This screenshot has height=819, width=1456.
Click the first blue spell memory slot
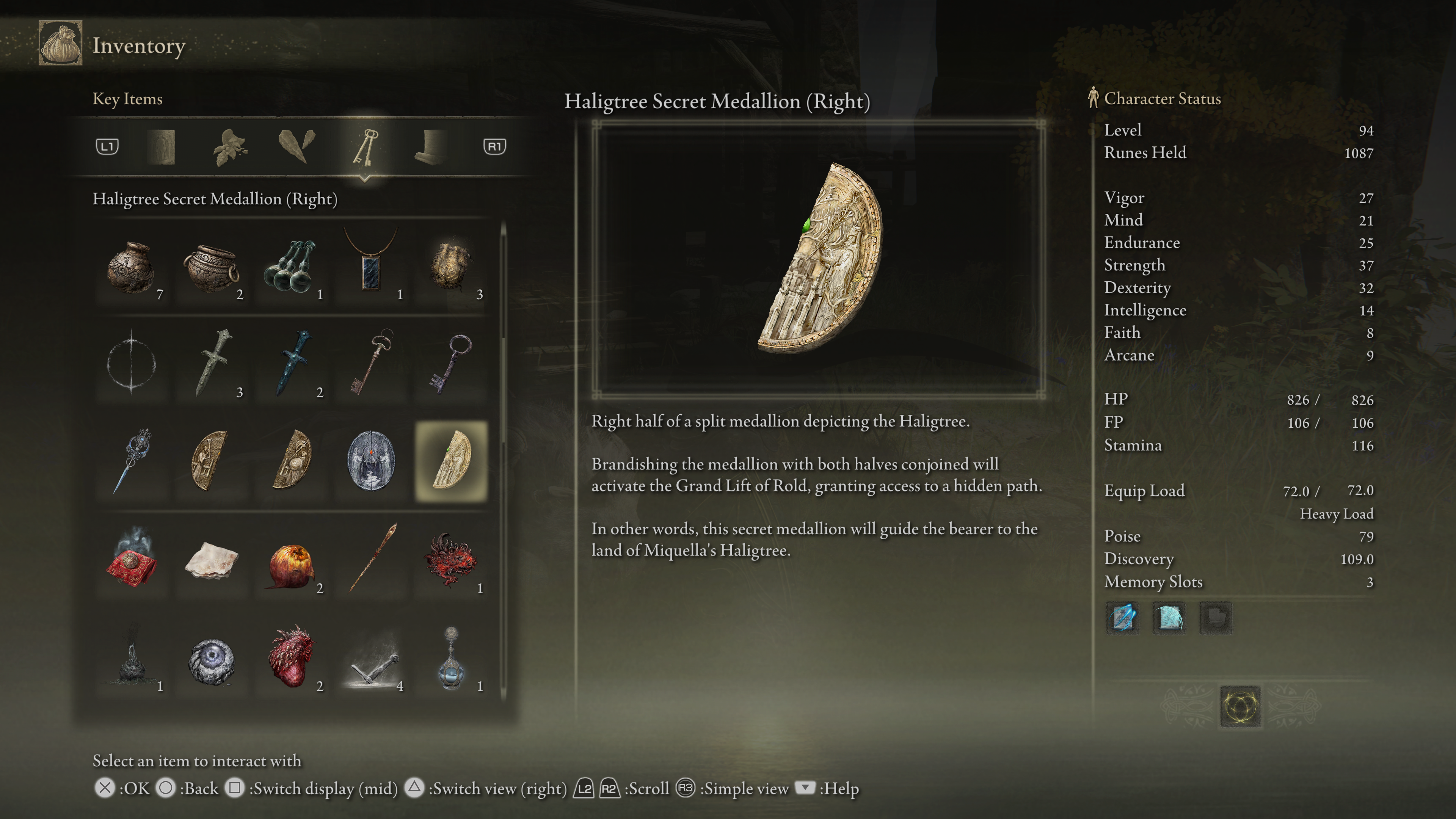[x=1122, y=617]
